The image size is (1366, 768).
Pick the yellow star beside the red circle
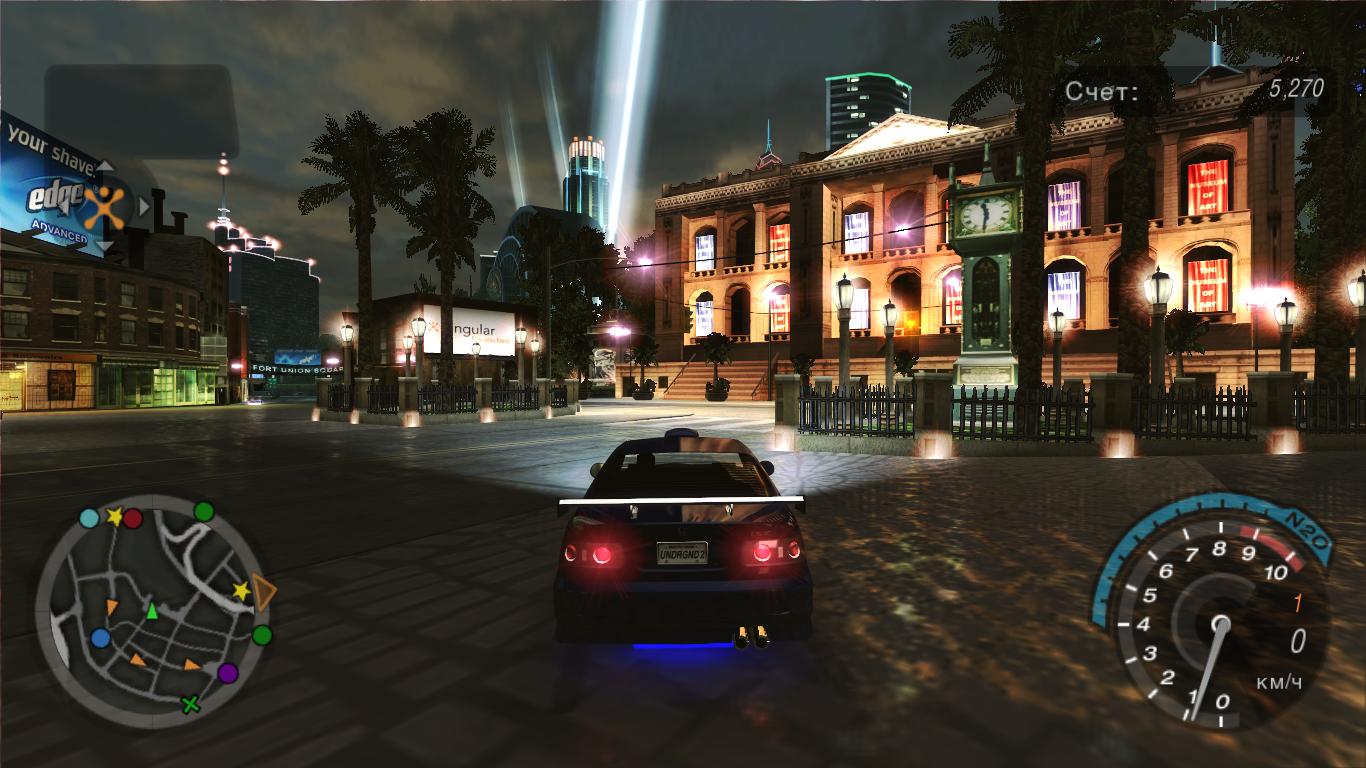click(114, 517)
